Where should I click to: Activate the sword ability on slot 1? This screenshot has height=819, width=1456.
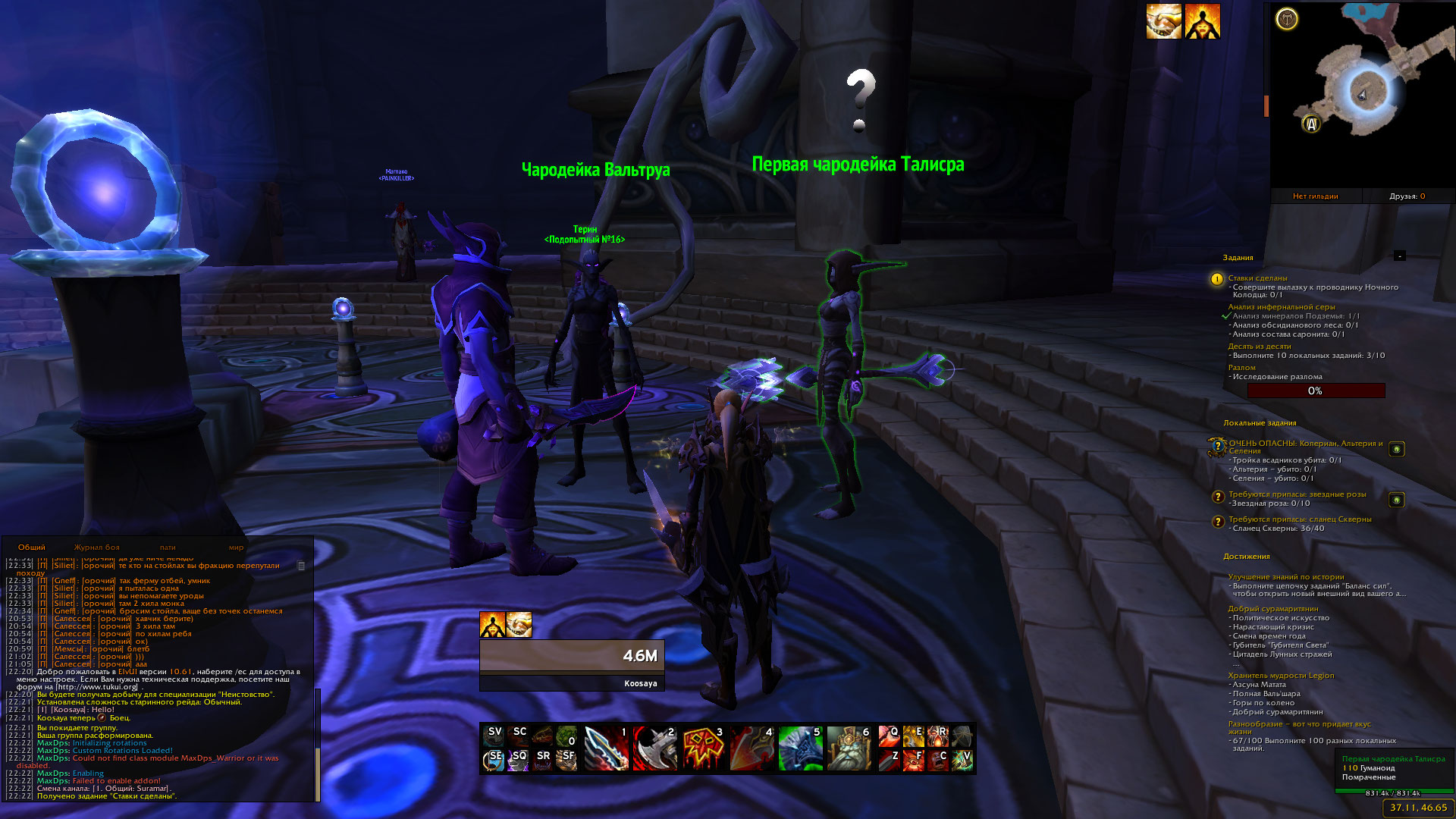[607, 748]
